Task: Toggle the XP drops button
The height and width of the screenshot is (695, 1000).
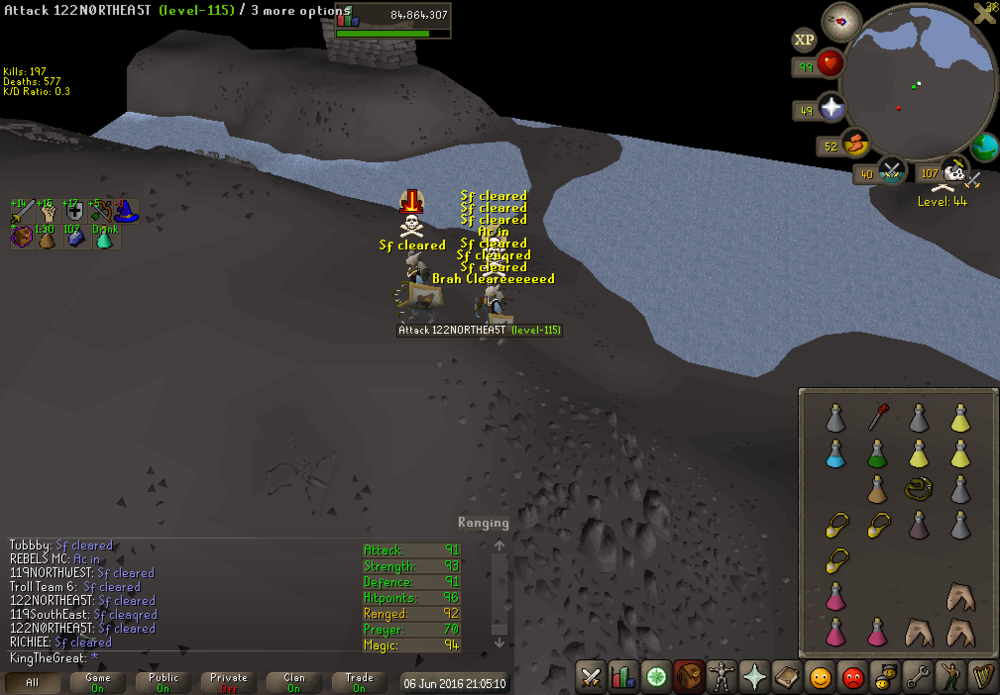Action: [x=804, y=40]
